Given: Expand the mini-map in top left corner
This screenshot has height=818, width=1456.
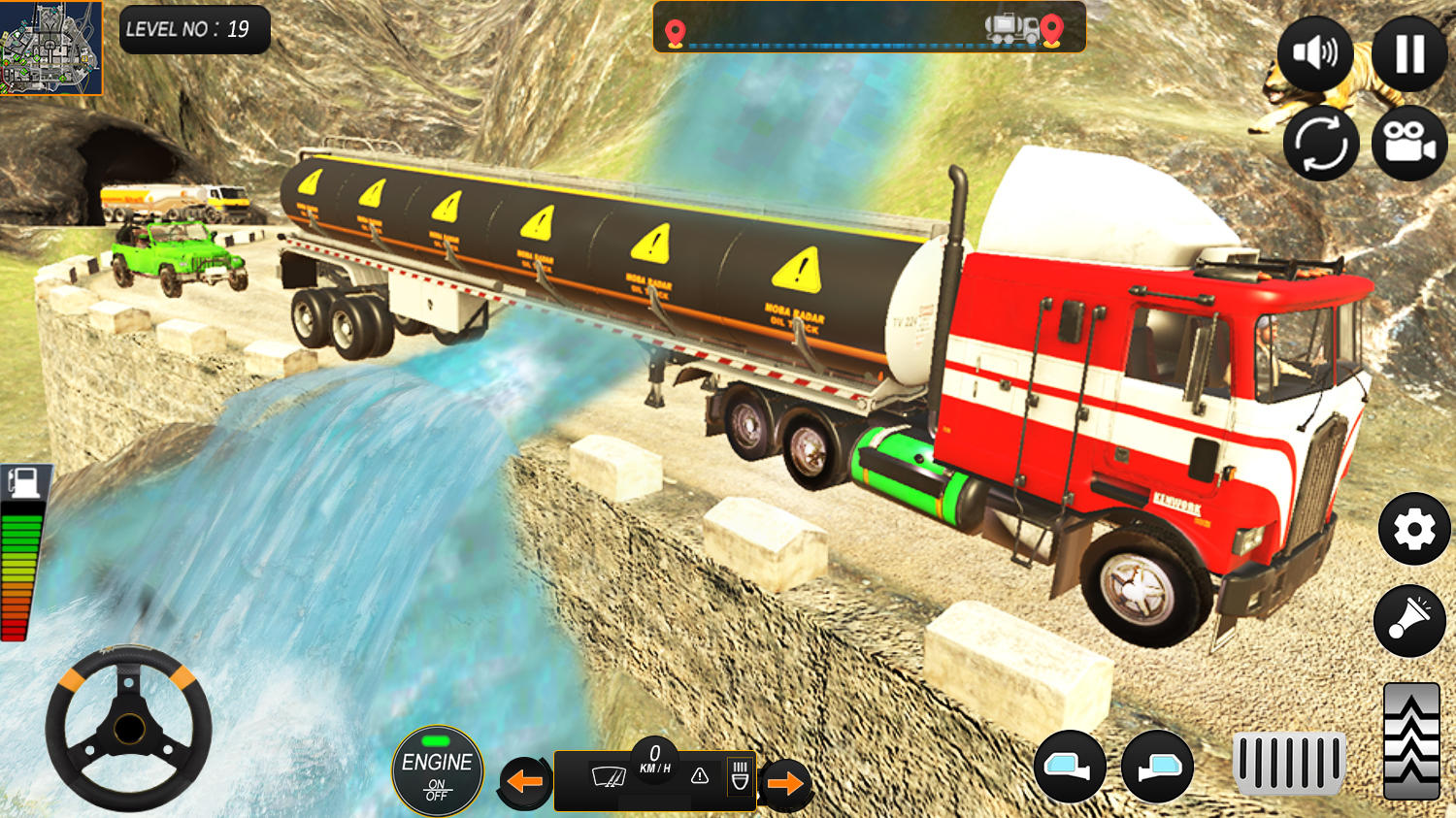Looking at the screenshot, I should tap(50, 49).
